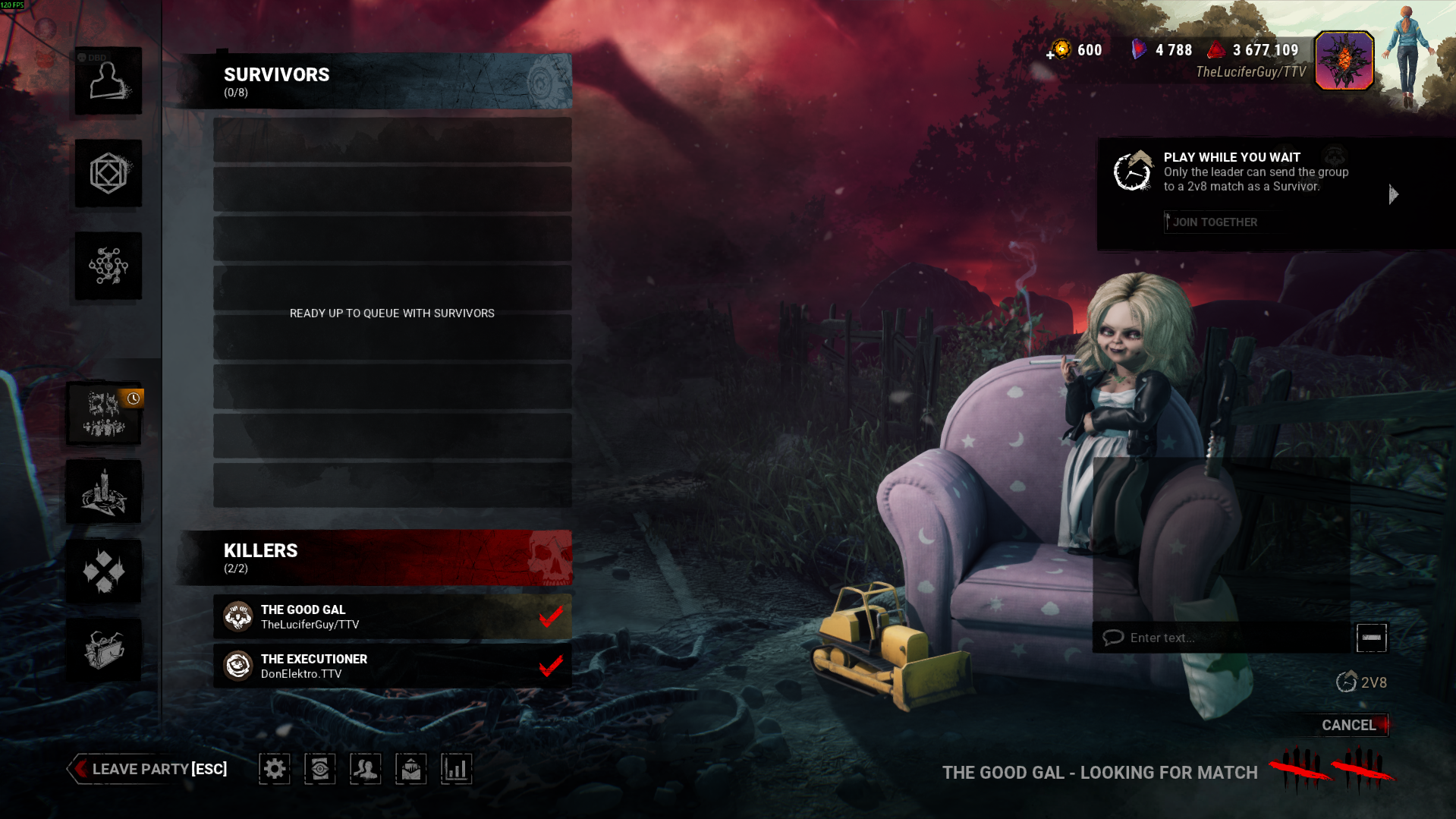Viewport: 1456px width, 819px height.
Task: Open the settings gear icon
Action: (275, 769)
